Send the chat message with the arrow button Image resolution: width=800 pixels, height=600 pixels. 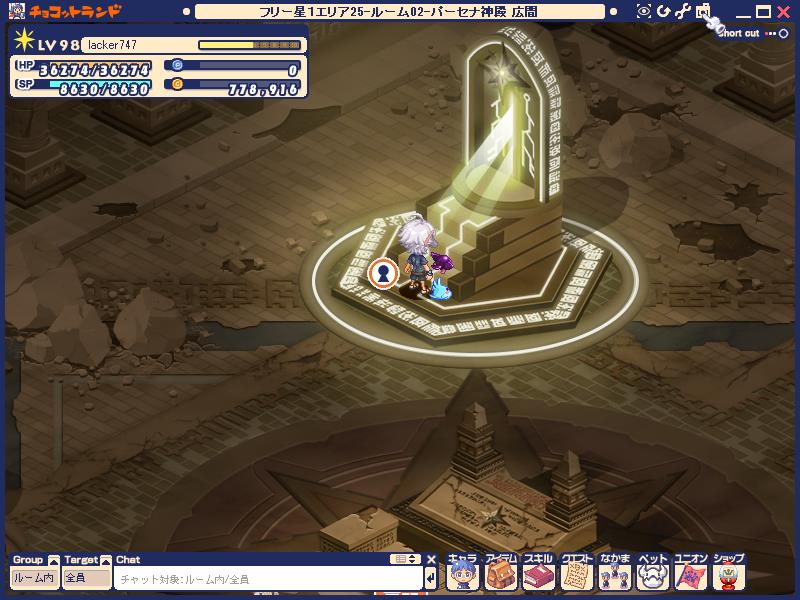(431, 578)
